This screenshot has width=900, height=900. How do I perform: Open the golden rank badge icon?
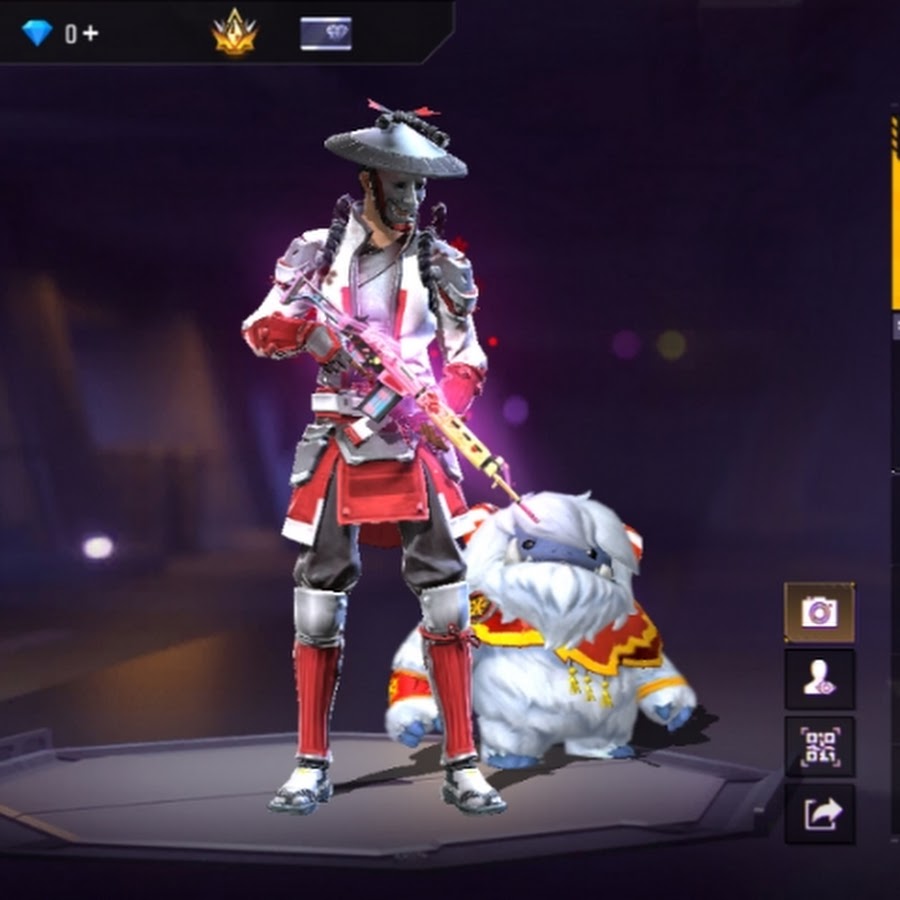(x=234, y=34)
